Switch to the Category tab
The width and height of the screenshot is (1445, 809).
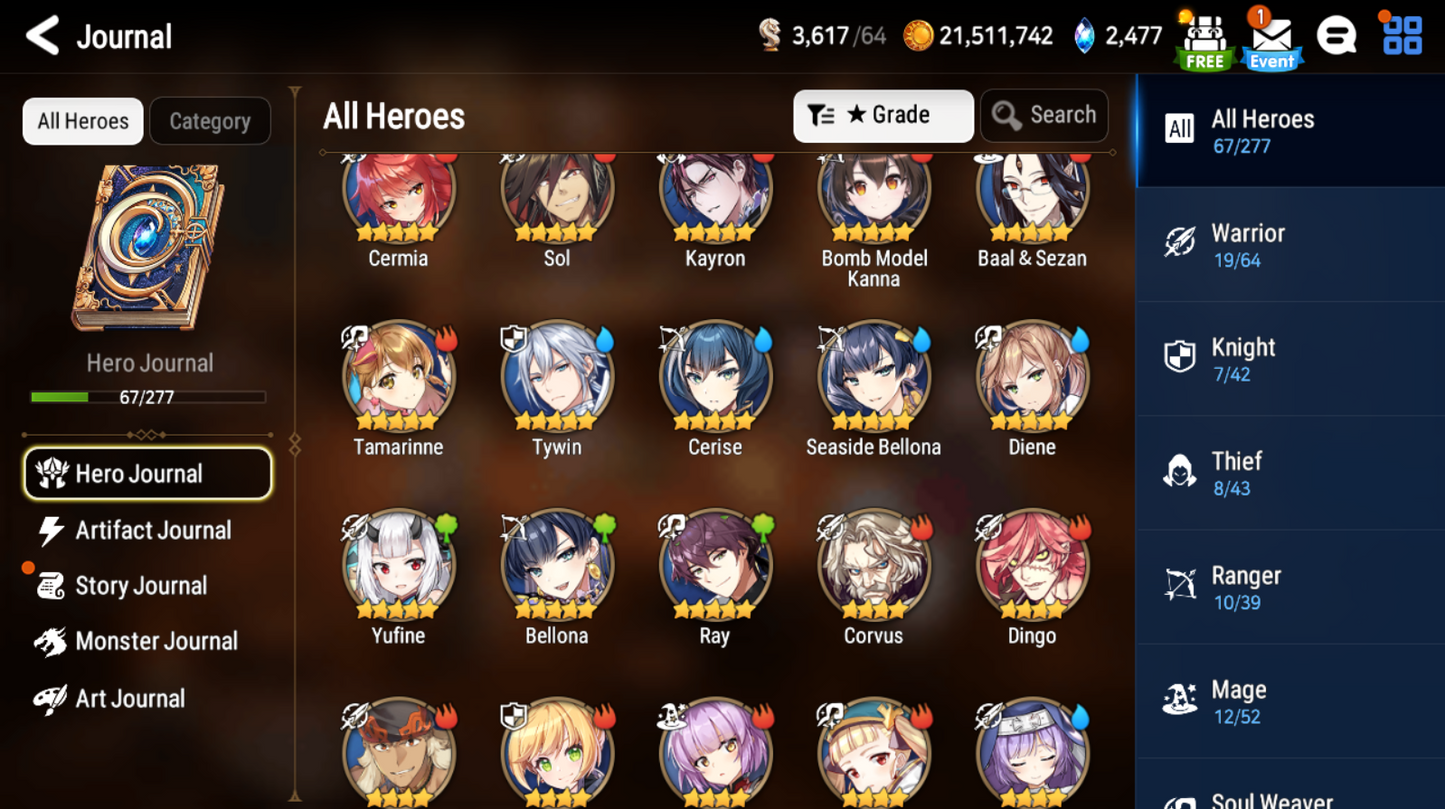pyautogui.click(x=210, y=121)
